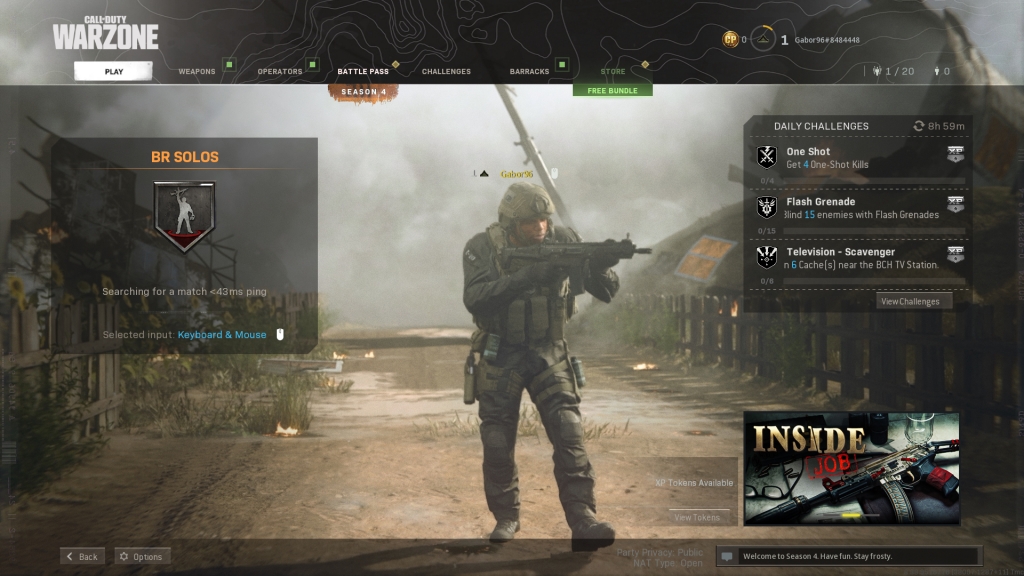The height and width of the screenshot is (576, 1024).
Task: Click the View Tokens button
Action: click(697, 517)
